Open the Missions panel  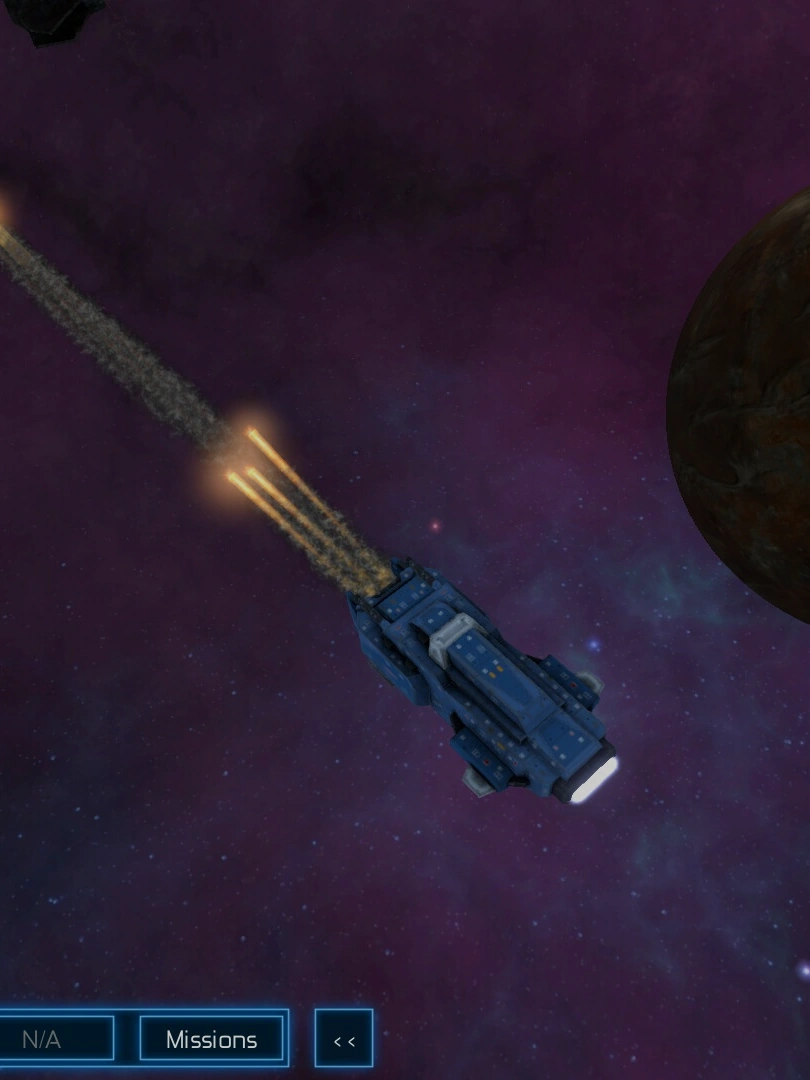[211, 1039]
